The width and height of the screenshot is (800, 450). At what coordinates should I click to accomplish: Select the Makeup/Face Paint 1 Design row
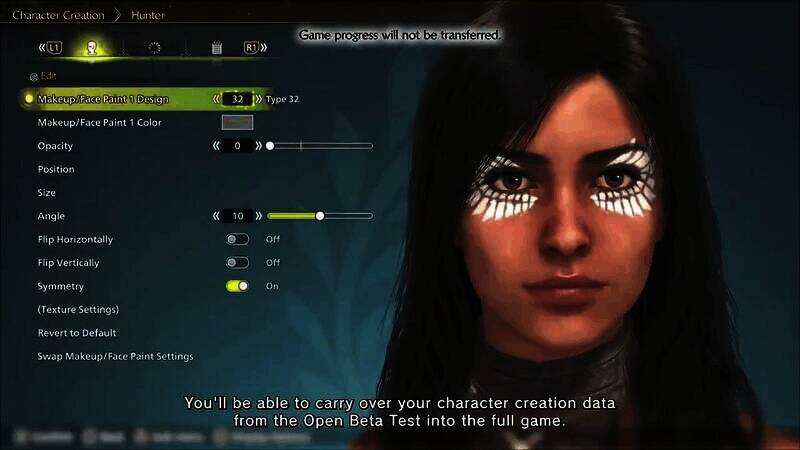coord(103,99)
